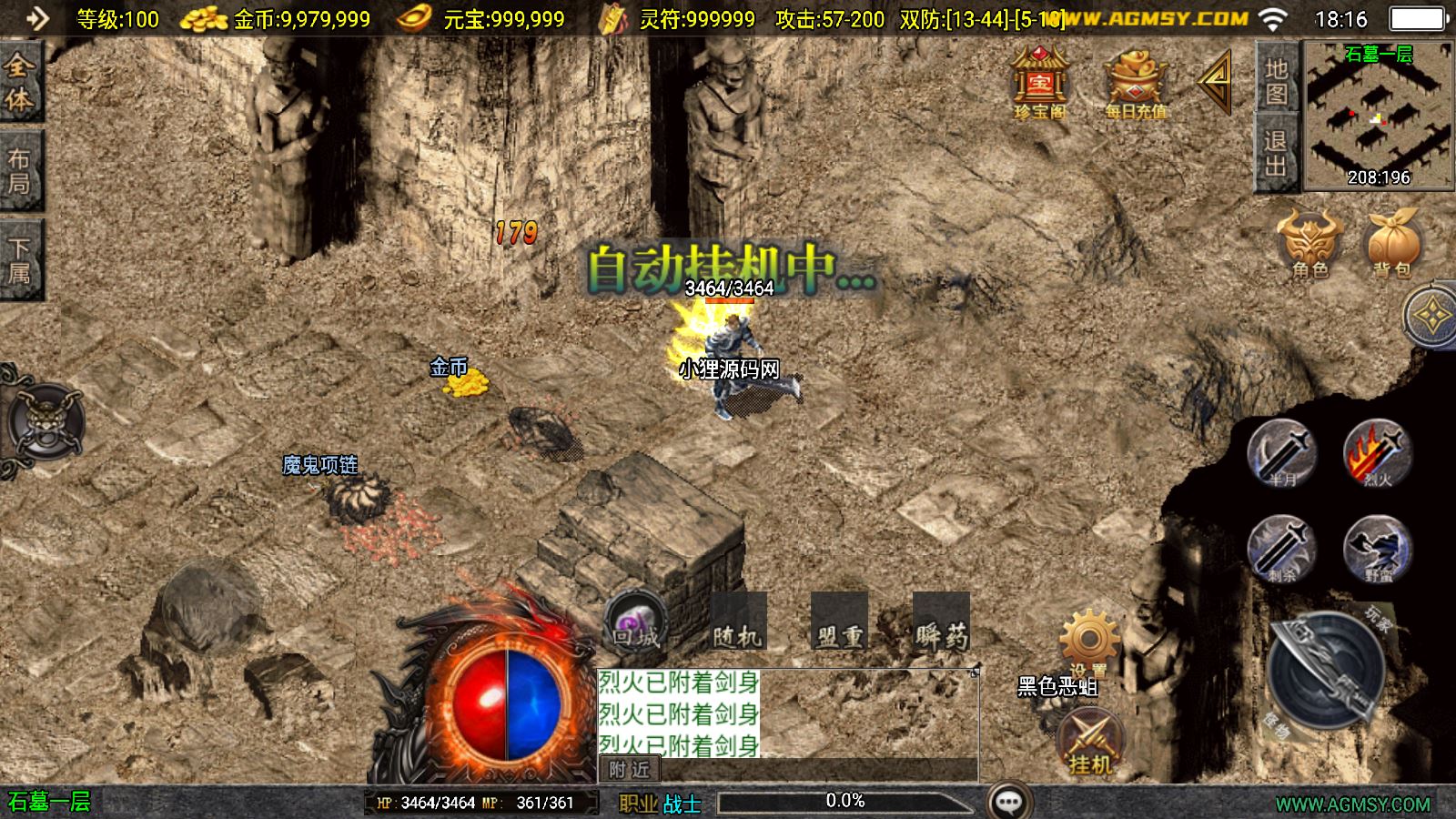Open the 设置 gear settings
Image resolution: width=1456 pixels, height=819 pixels.
[1089, 642]
